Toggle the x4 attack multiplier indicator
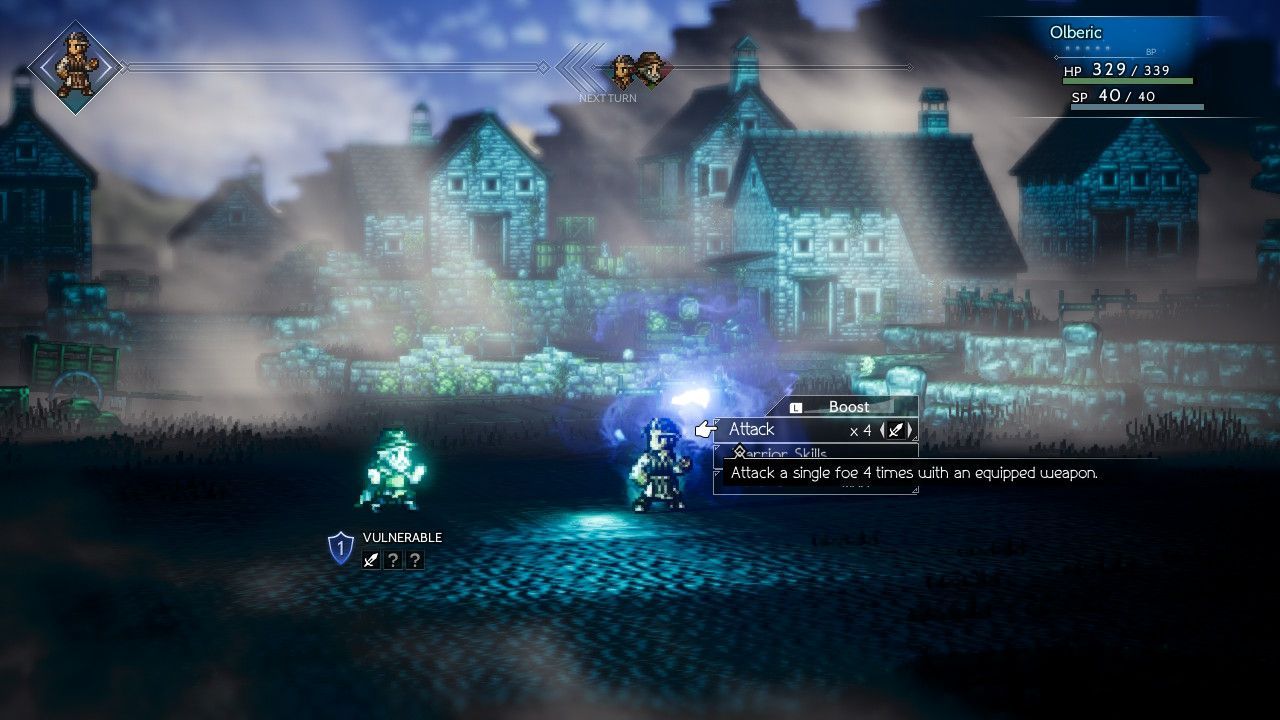 862,430
